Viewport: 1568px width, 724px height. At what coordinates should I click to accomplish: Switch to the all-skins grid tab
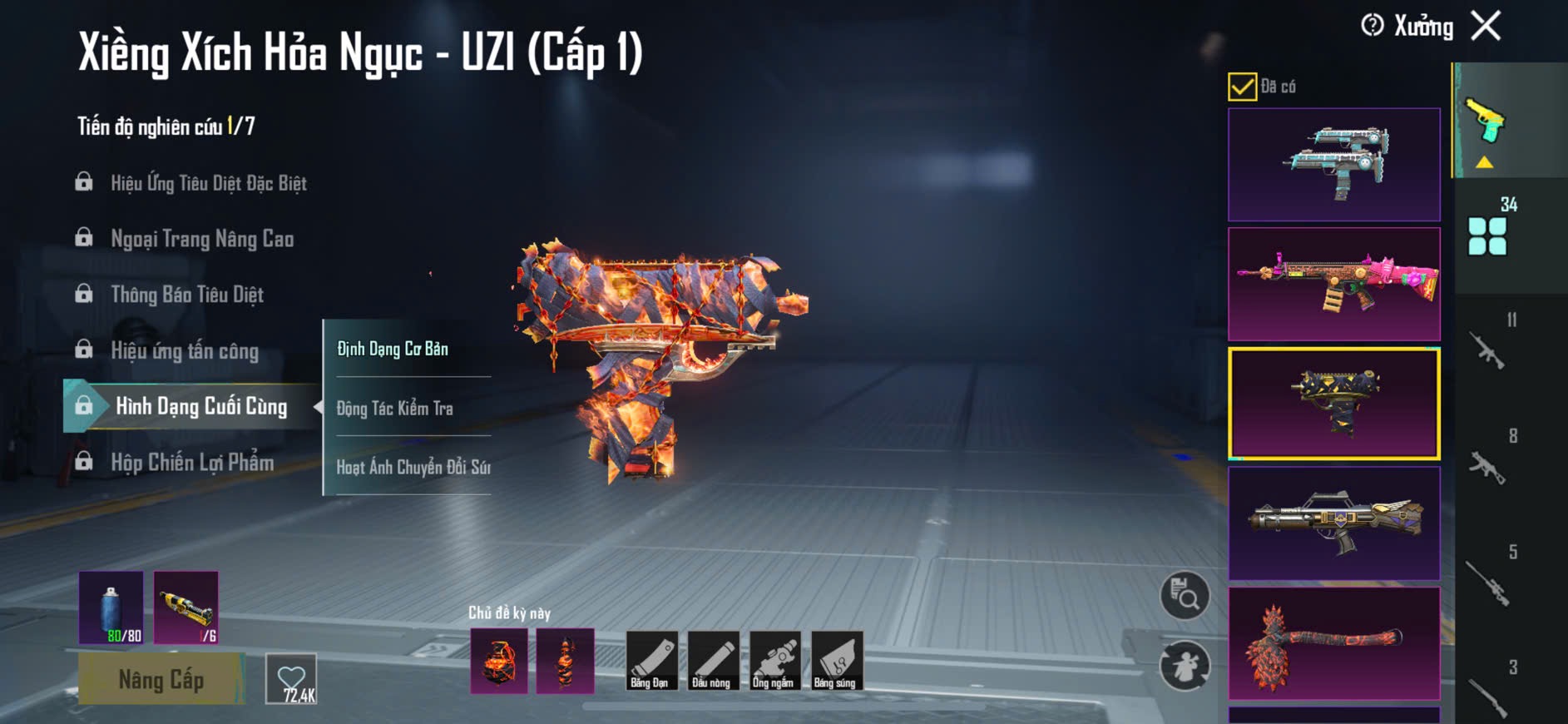1487,236
